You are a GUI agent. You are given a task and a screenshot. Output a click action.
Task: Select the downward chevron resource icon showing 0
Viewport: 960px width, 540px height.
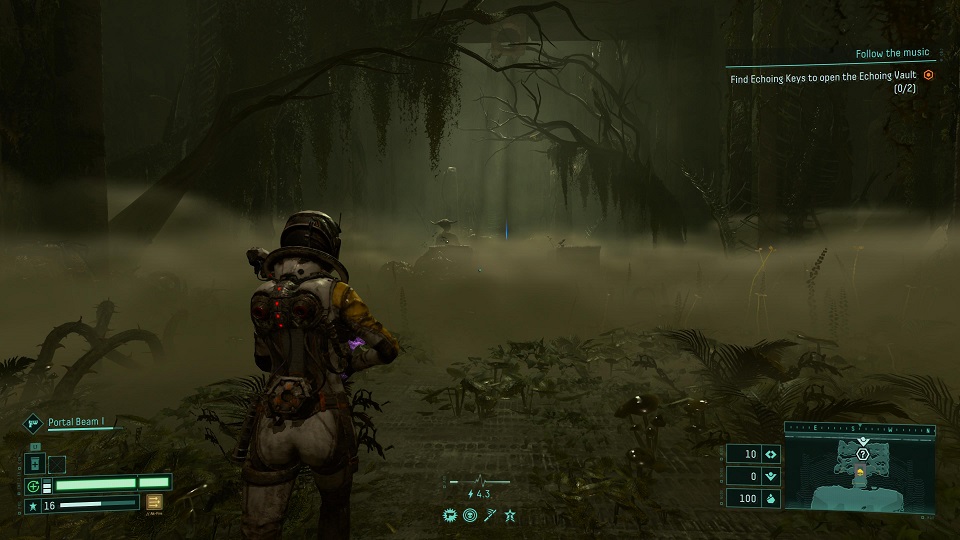coord(770,476)
